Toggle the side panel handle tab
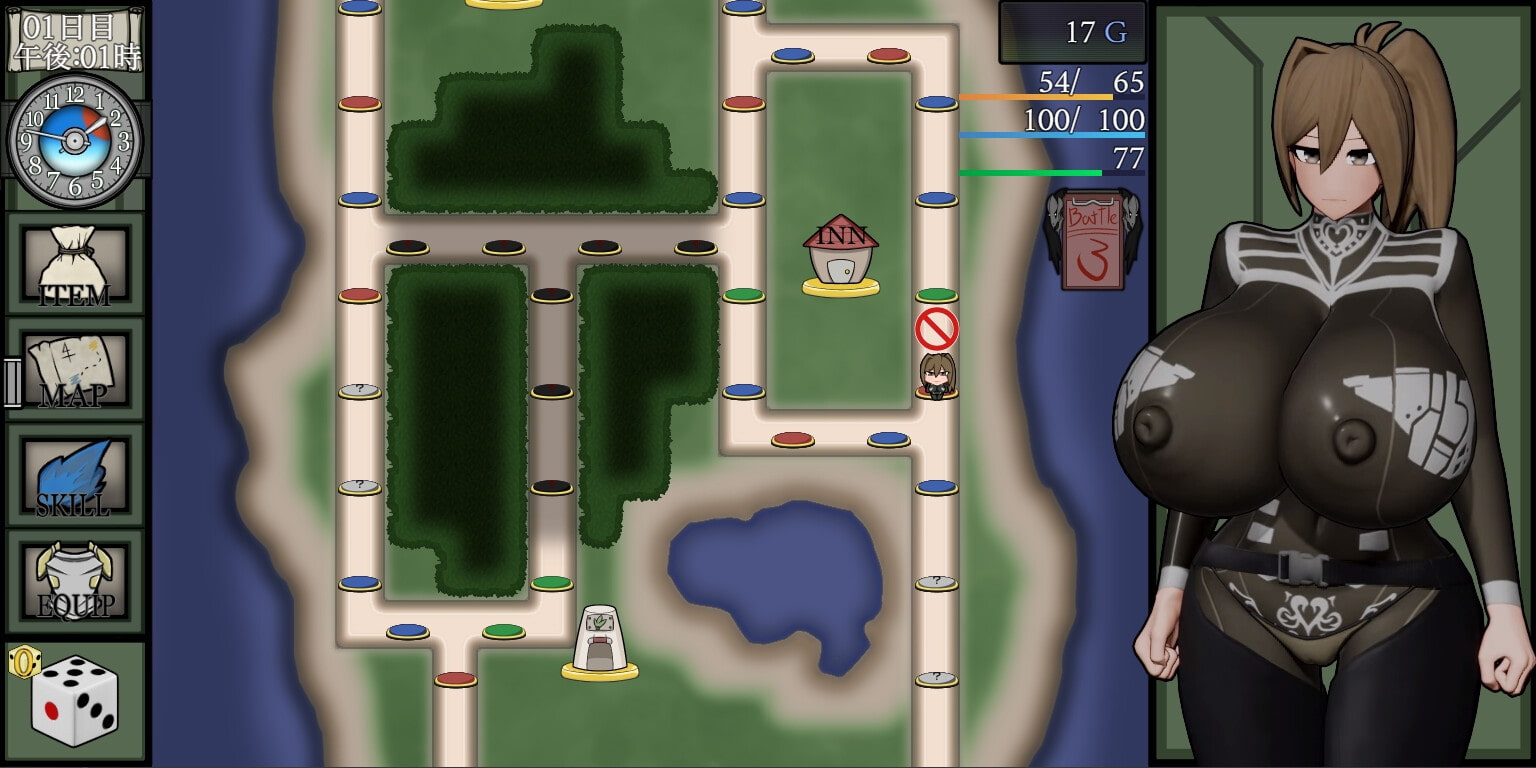 pos(12,383)
